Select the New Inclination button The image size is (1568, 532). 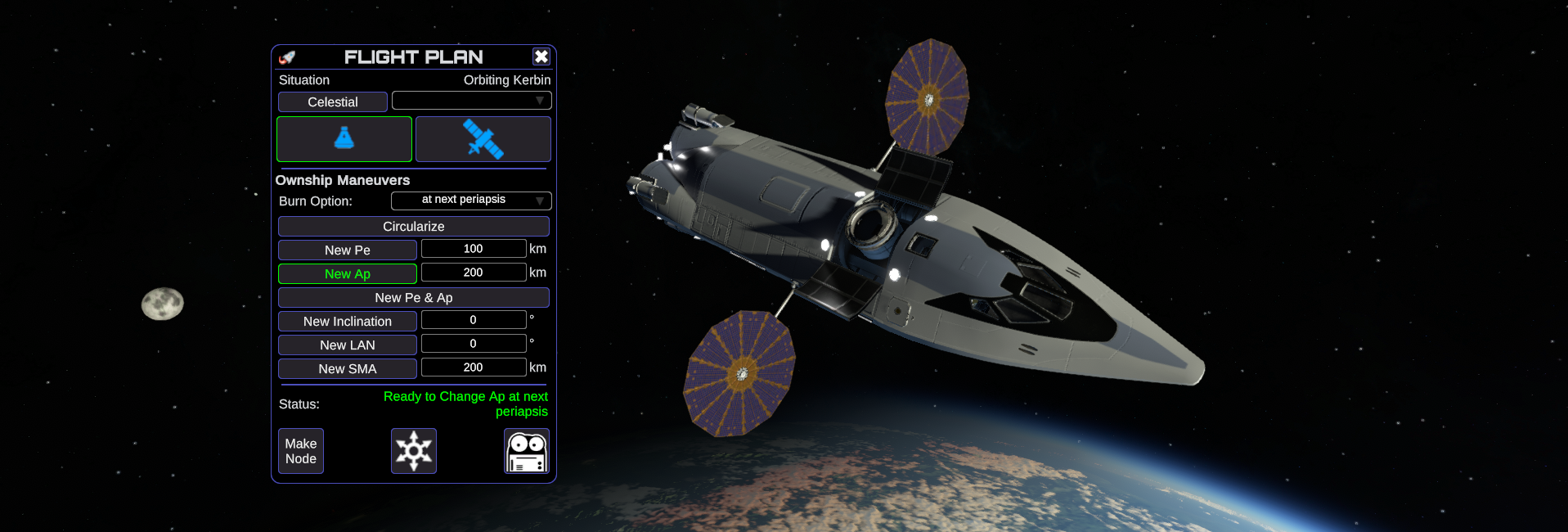pyautogui.click(x=347, y=322)
